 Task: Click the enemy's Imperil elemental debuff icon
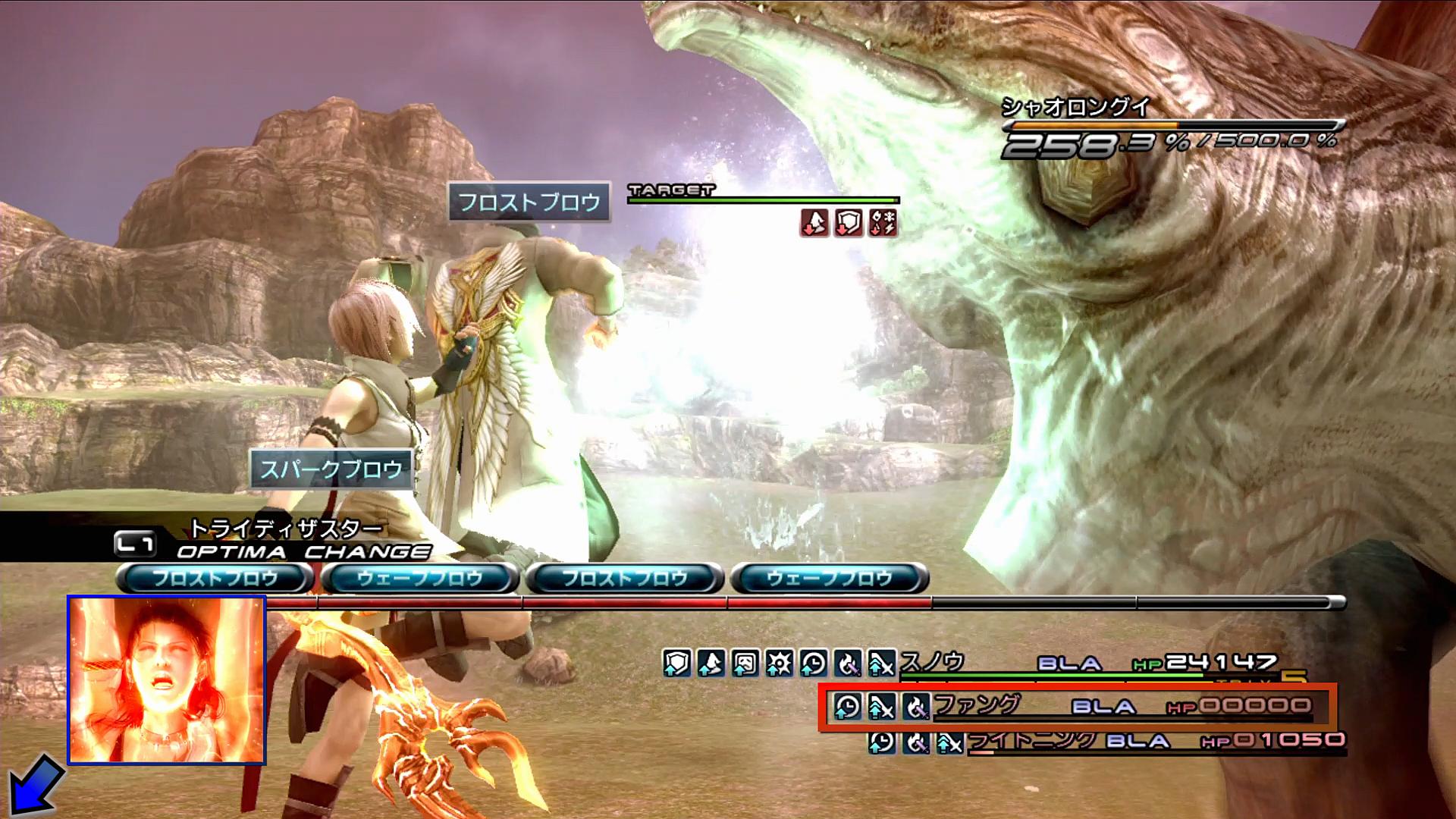pyautogui.click(x=883, y=223)
